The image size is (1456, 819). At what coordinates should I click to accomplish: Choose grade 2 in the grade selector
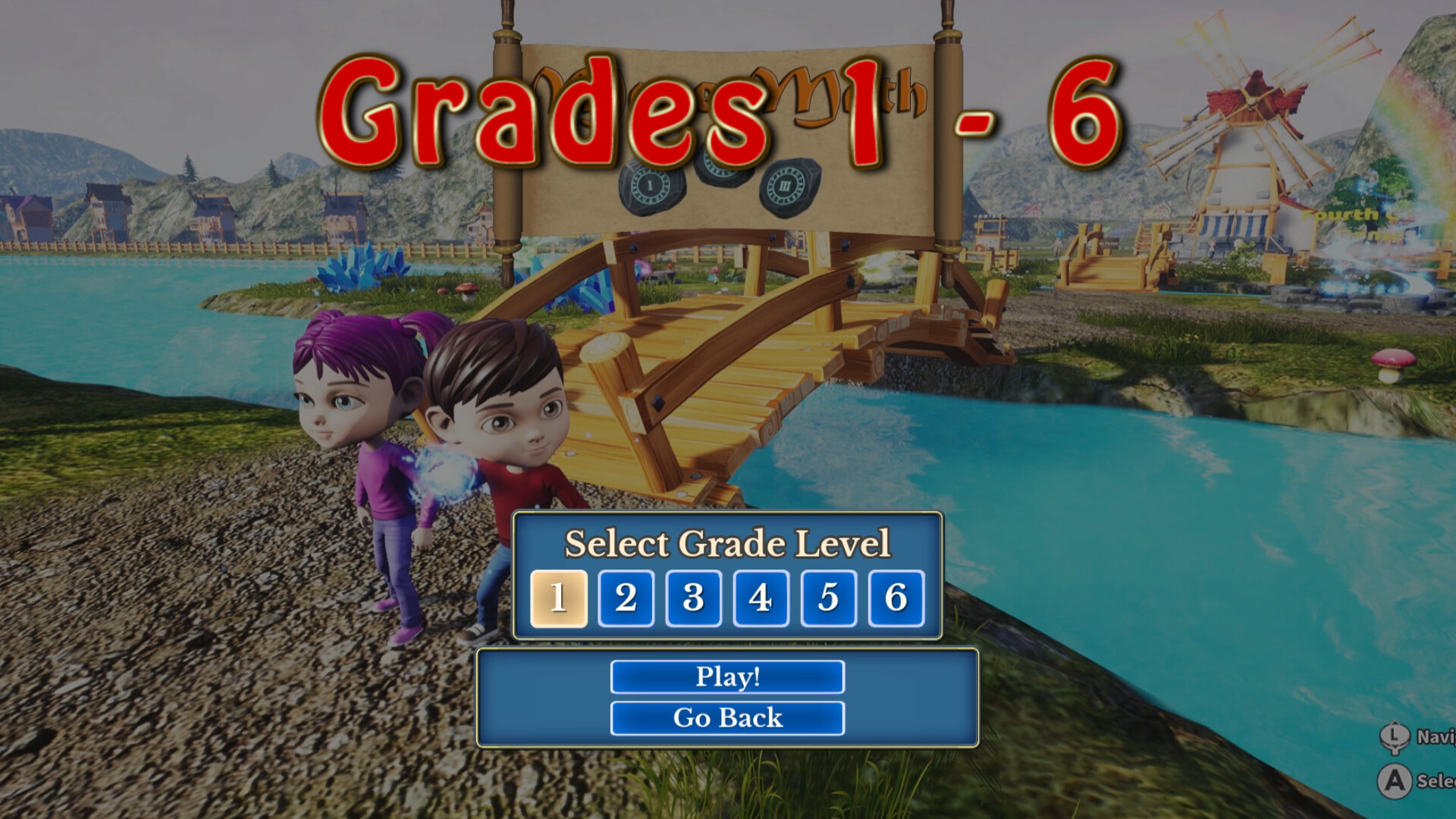point(626,597)
